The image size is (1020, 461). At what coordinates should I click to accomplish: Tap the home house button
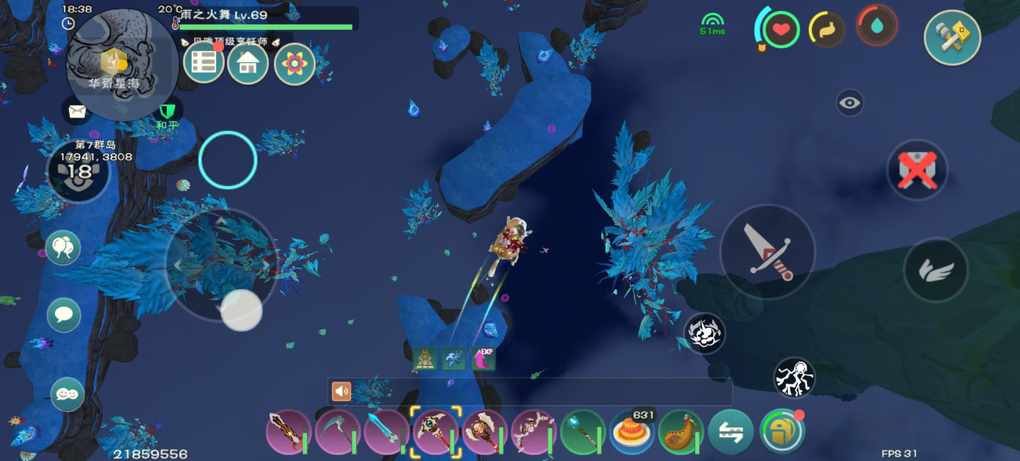[x=248, y=64]
